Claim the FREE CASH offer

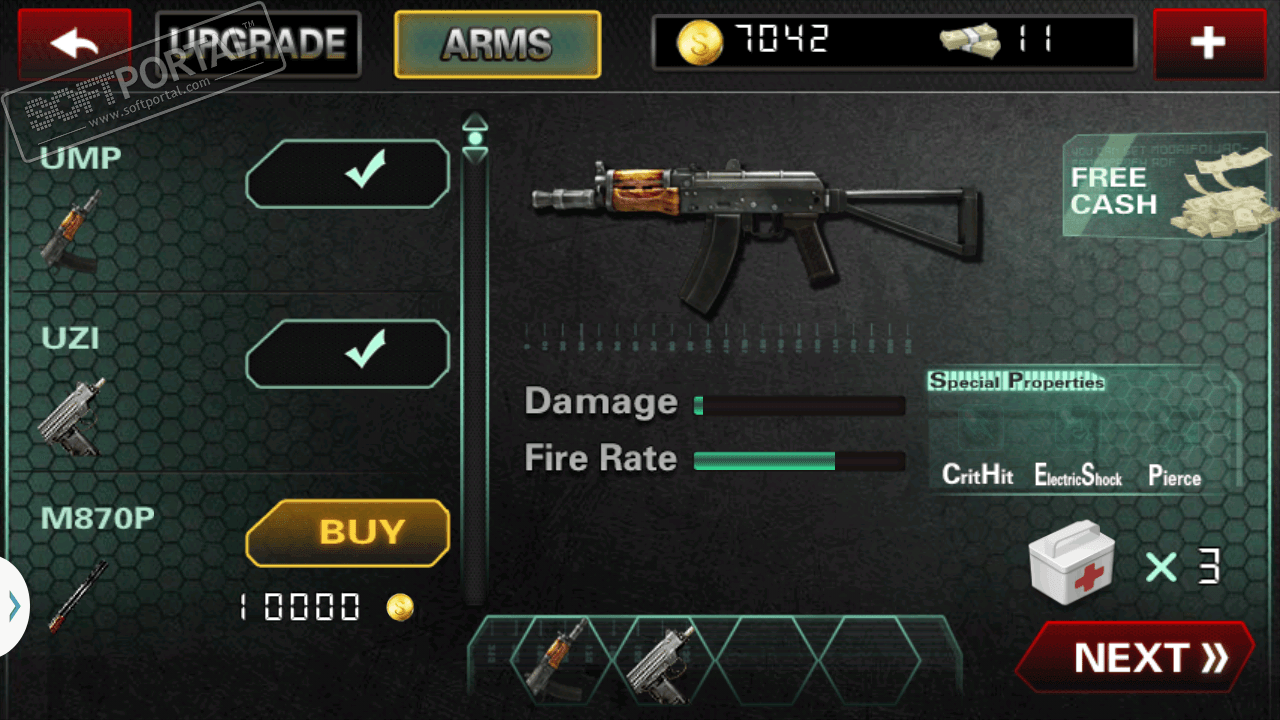point(1170,190)
